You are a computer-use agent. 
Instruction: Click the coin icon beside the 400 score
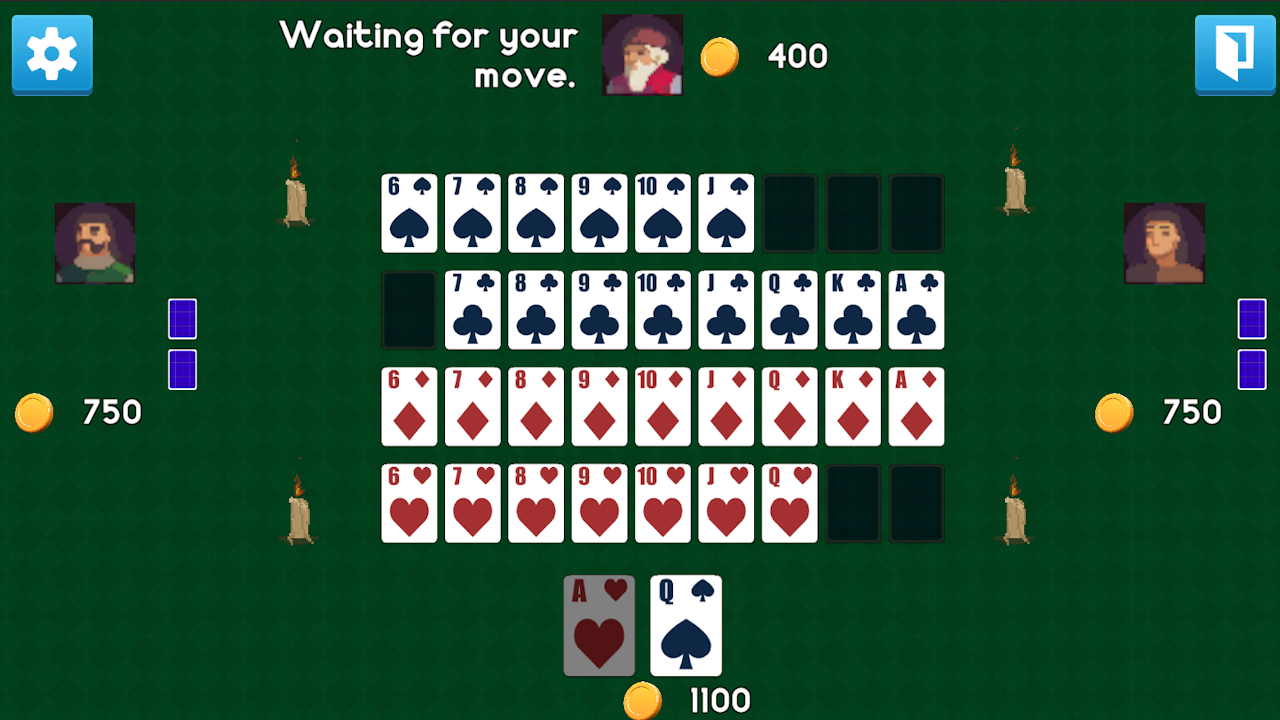tap(717, 56)
